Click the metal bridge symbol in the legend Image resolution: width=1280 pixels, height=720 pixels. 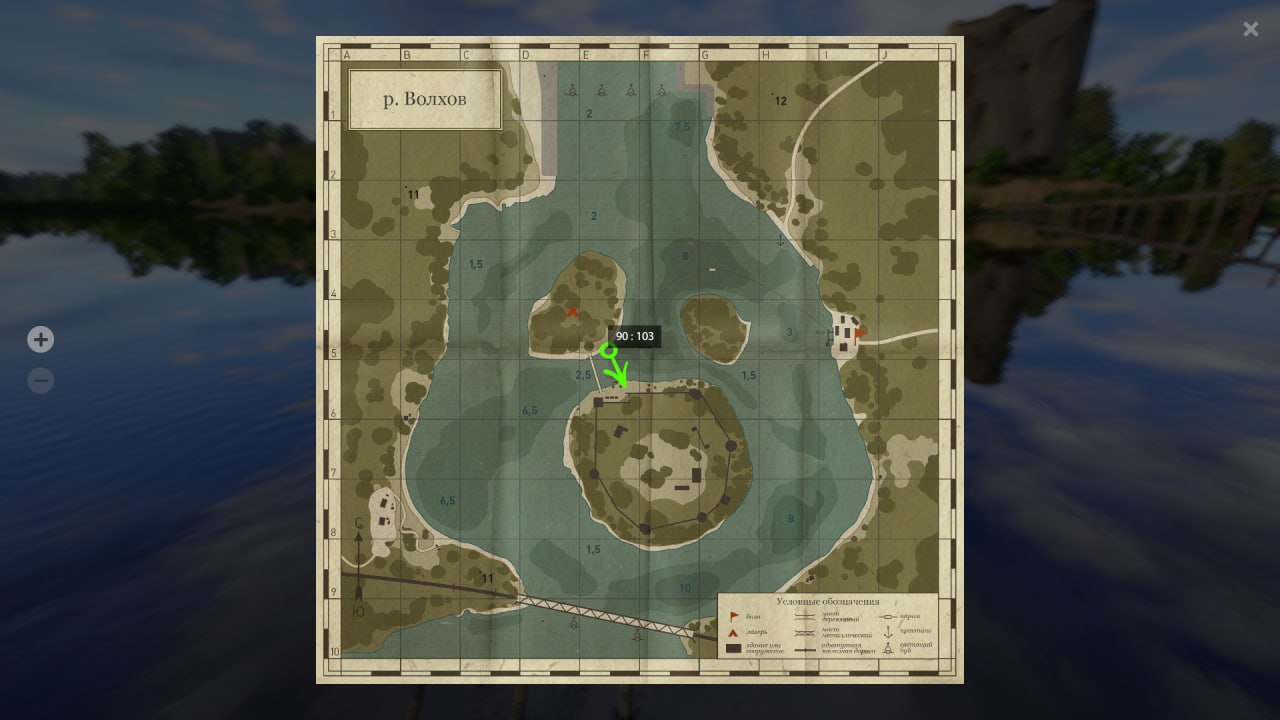pos(804,632)
